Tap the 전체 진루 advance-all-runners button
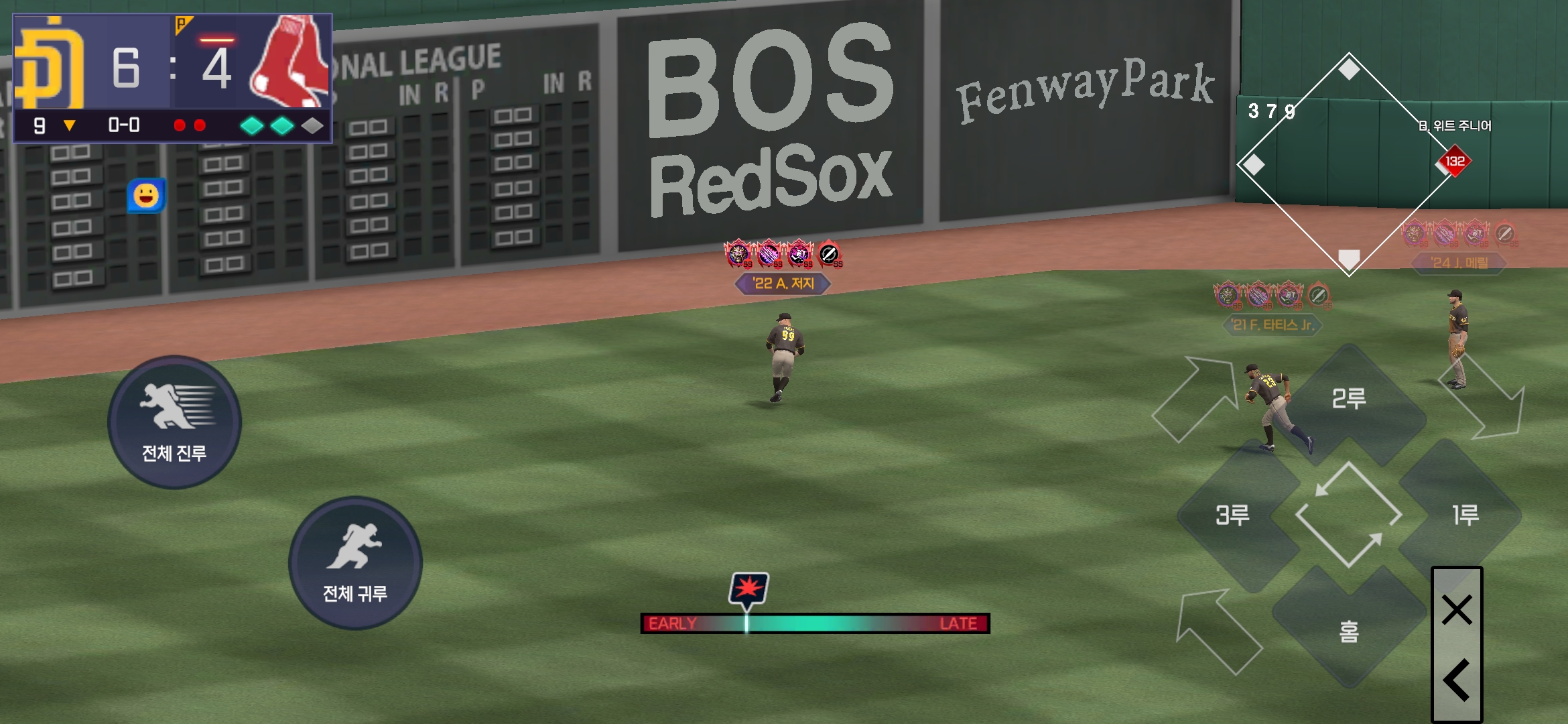Screen dimensions: 1568x724 click(x=174, y=422)
